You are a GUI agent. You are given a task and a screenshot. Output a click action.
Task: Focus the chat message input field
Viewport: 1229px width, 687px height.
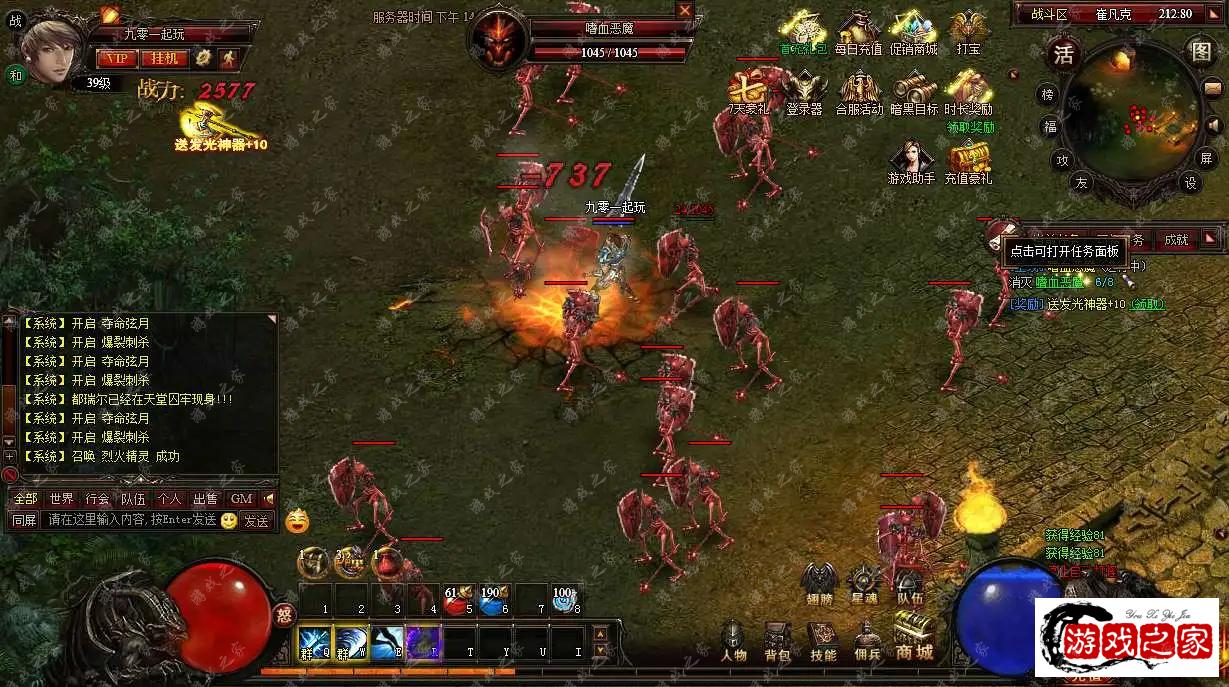(x=130, y=520)
